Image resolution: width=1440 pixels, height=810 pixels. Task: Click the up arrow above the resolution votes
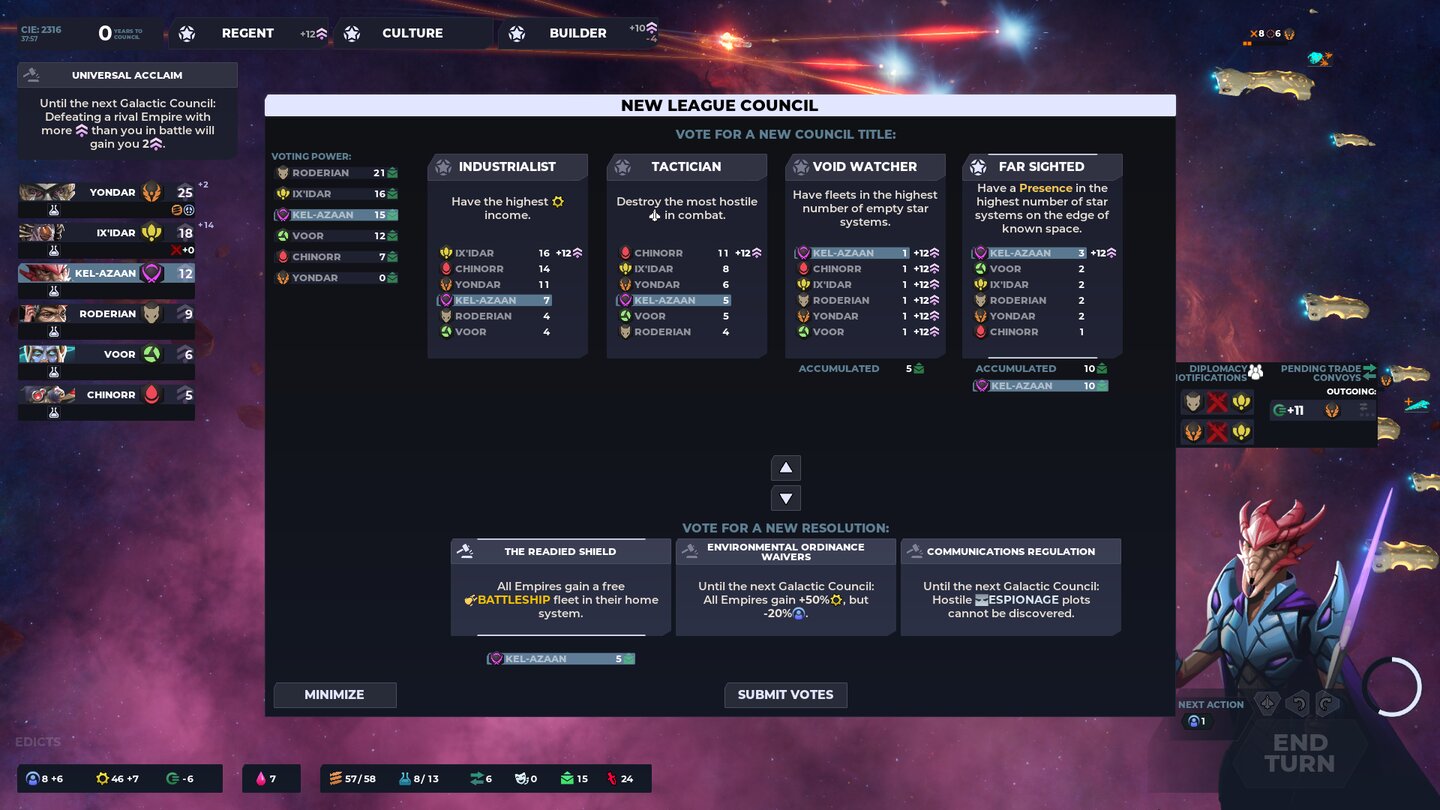[786, 467]
